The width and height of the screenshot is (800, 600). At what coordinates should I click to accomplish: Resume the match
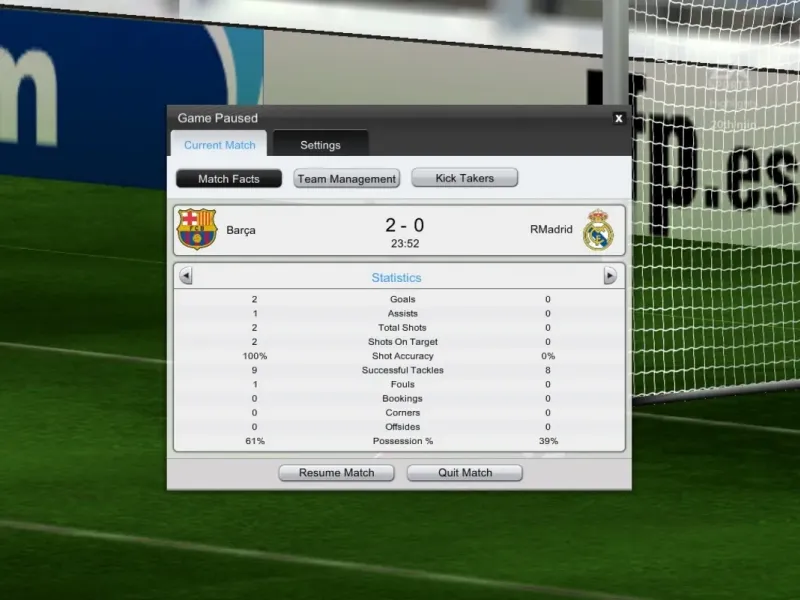click(x=336, y=473)
